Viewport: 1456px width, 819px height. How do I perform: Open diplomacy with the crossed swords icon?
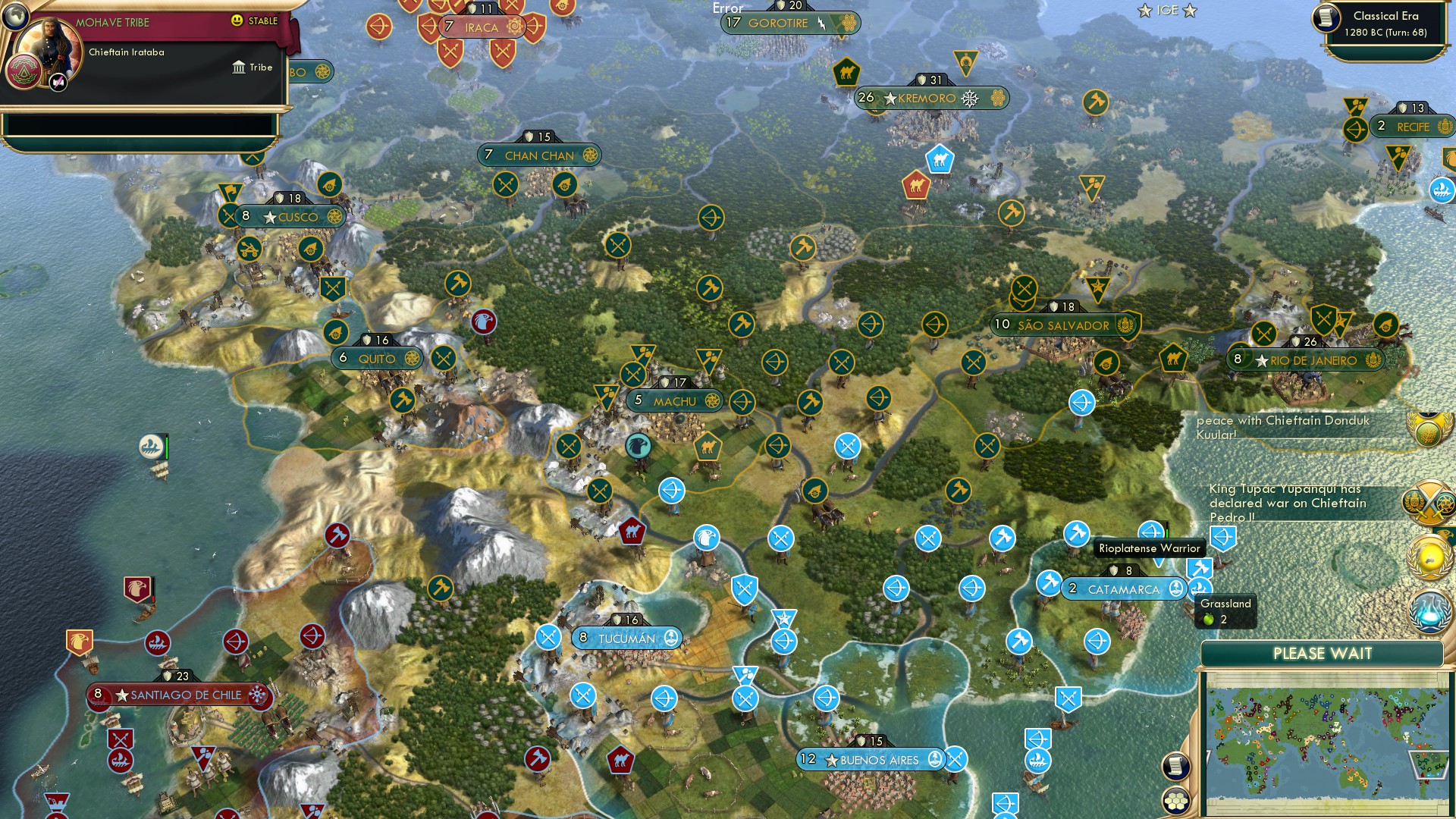click(x=1426, y=502)
